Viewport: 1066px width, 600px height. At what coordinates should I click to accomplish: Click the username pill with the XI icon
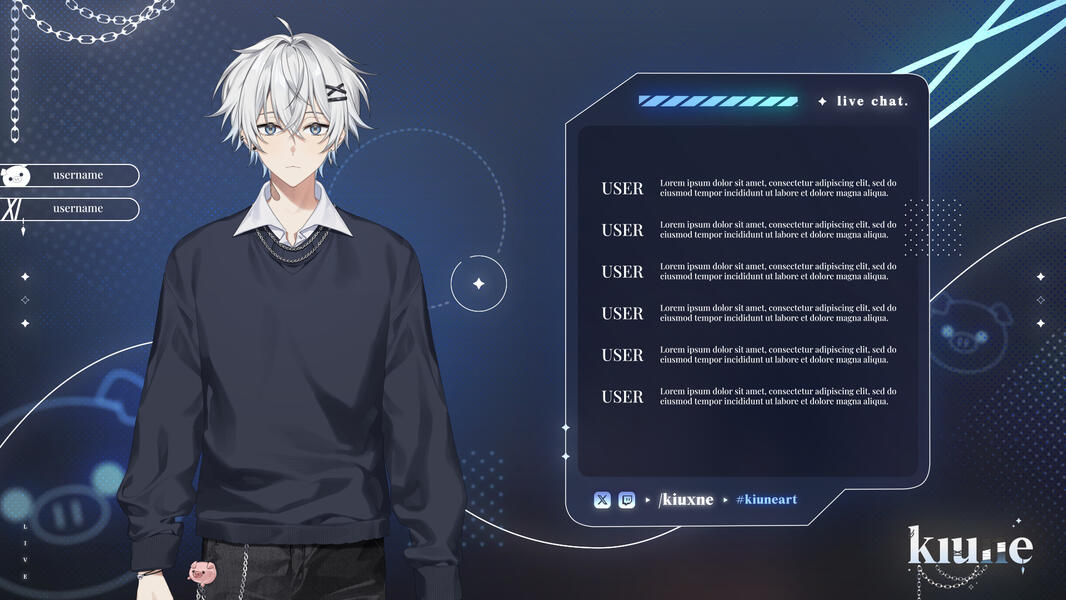point(70,209)
